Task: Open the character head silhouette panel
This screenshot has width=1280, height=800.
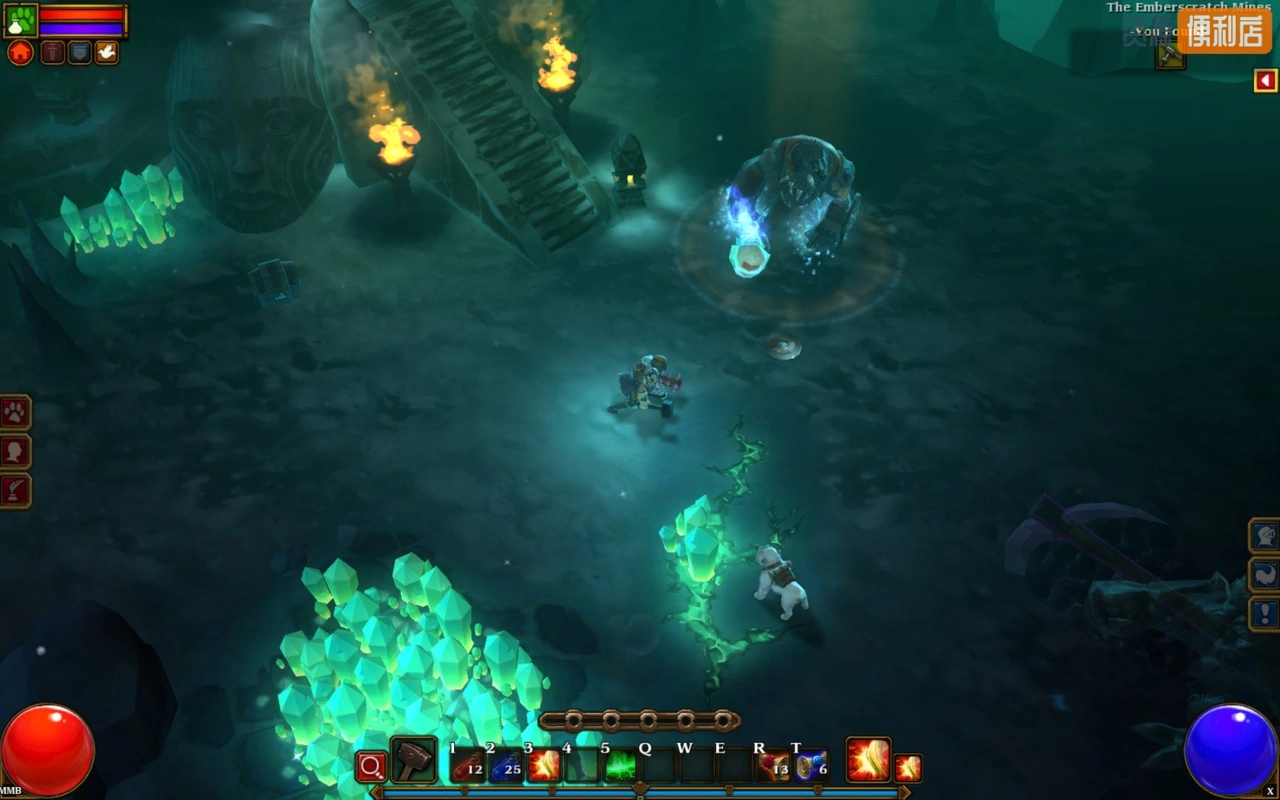Action: click(x=15, y=451)
